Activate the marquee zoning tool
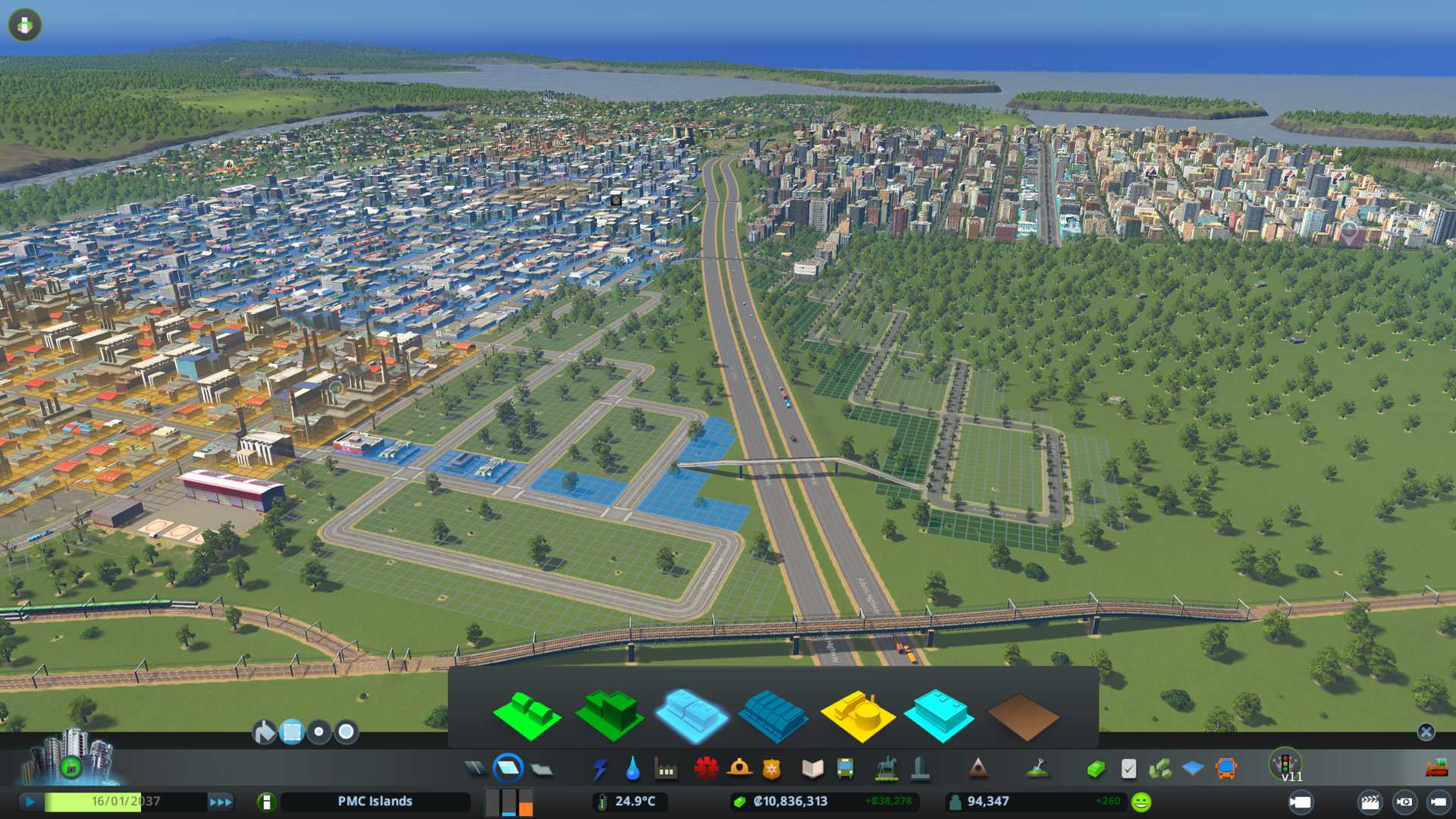Screen dimensions: 1456x819 click(x=291, y=732)
